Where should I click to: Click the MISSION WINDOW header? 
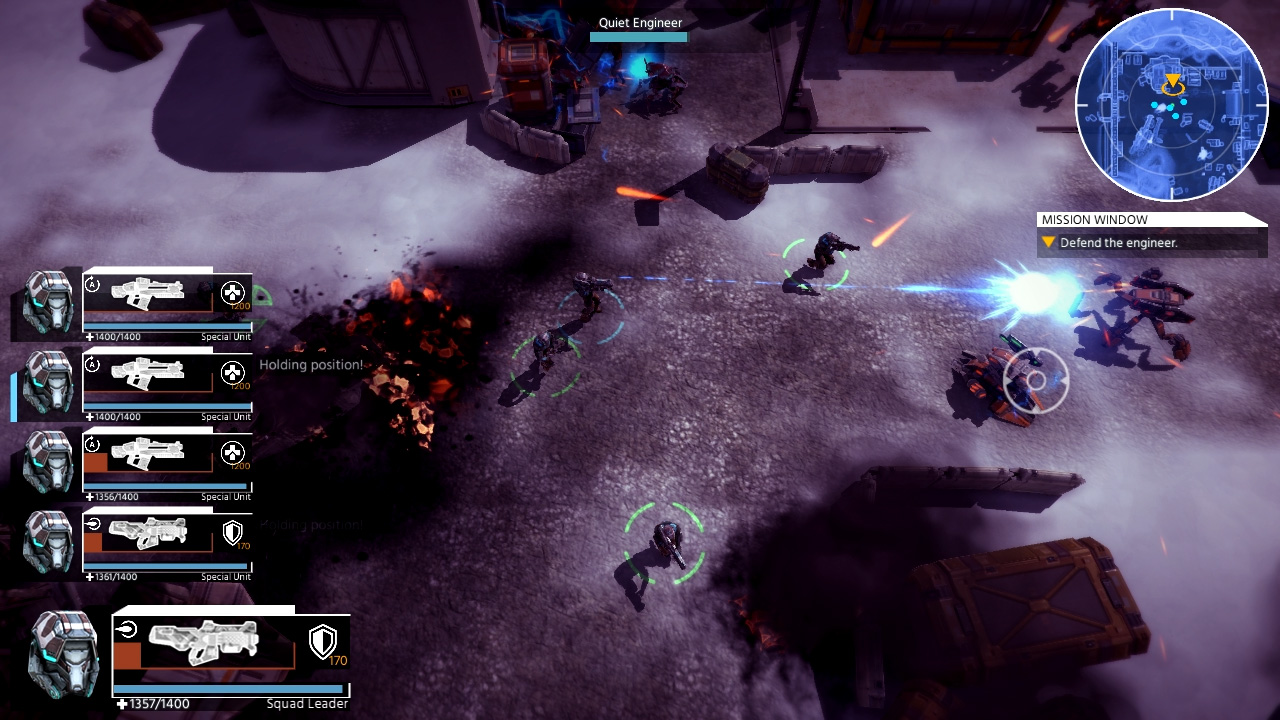pyautogui.click(x=1095, y=220)
